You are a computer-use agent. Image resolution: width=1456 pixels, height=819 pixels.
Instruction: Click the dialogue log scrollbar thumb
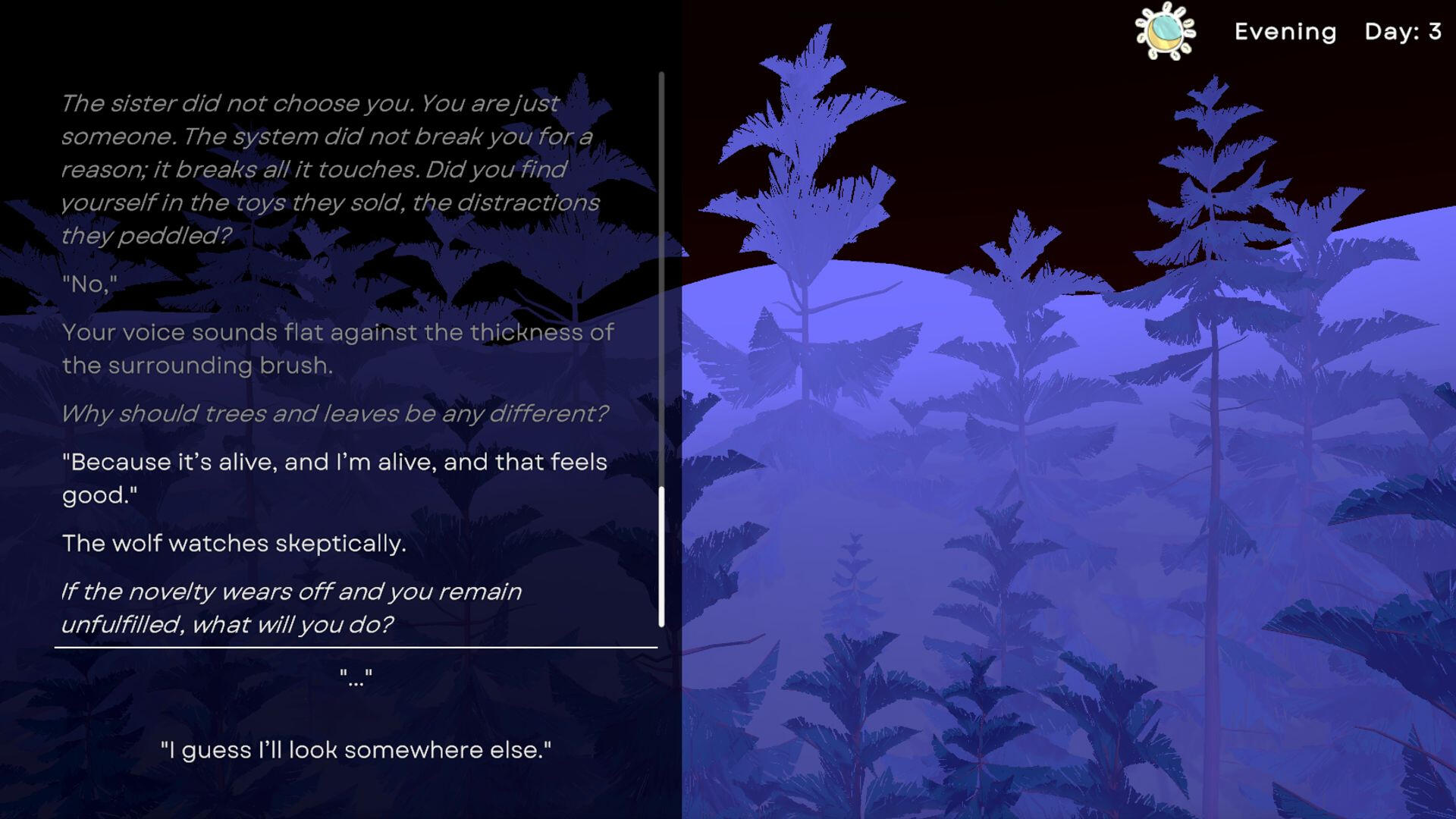click(661, 557)
